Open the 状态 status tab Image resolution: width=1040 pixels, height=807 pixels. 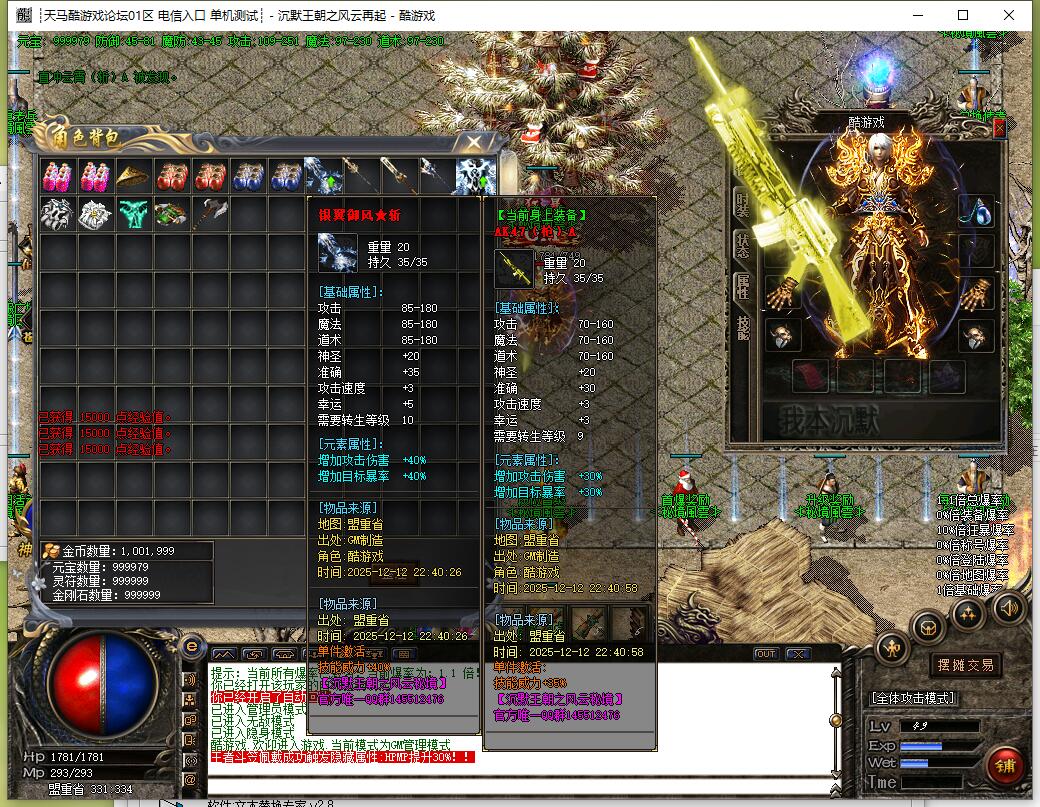coord(742,245)
